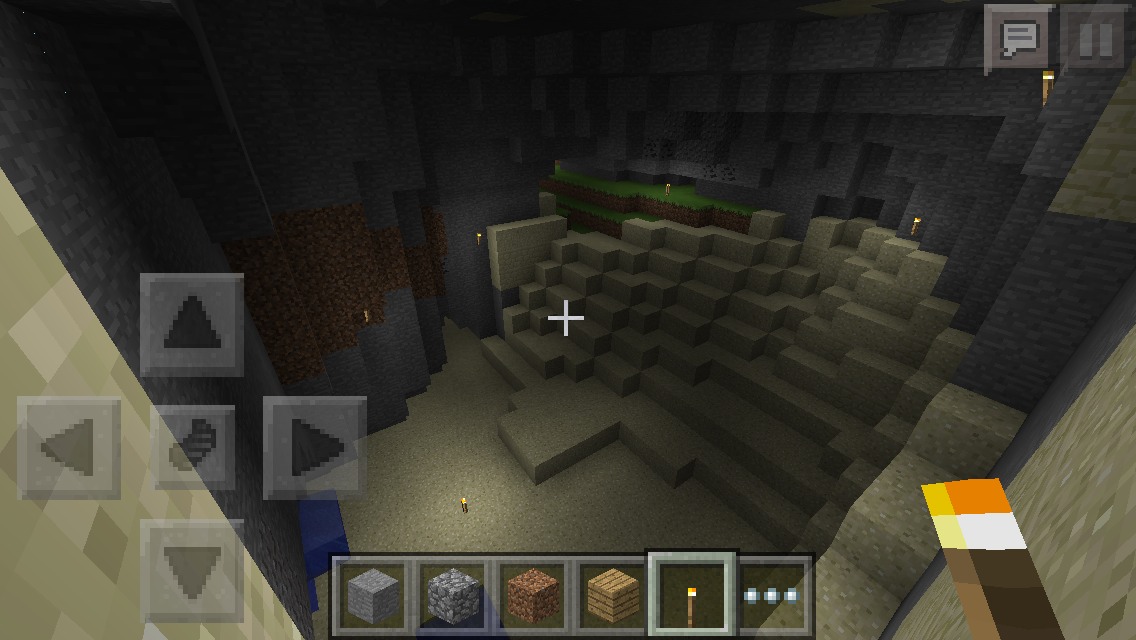Tap the move left arrow
Viewport: 1136px width, 640px height.
coord(69,447)
